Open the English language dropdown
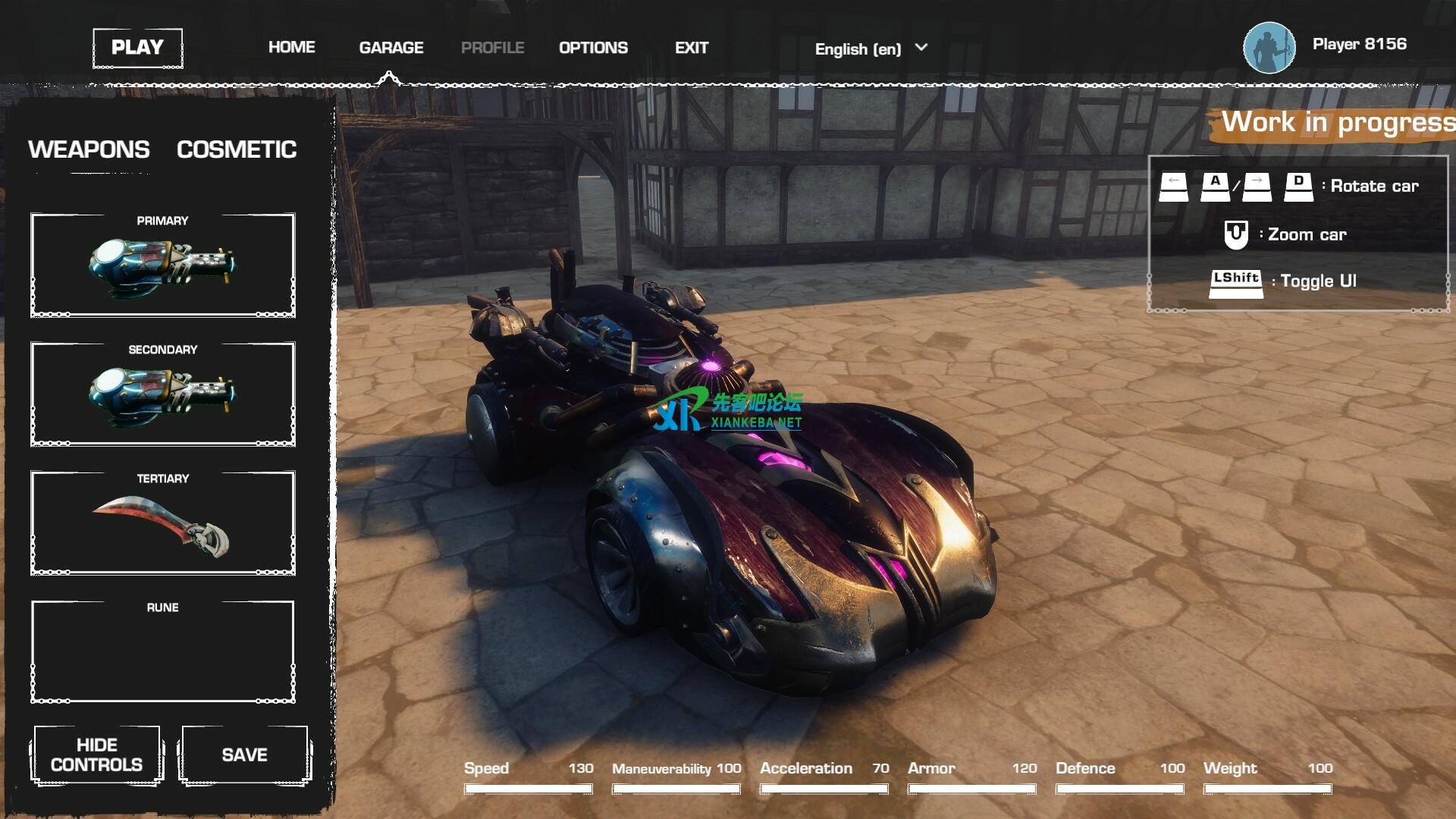Image resolution: width=1456 pixels, height=819 pixels. point(871,49)
